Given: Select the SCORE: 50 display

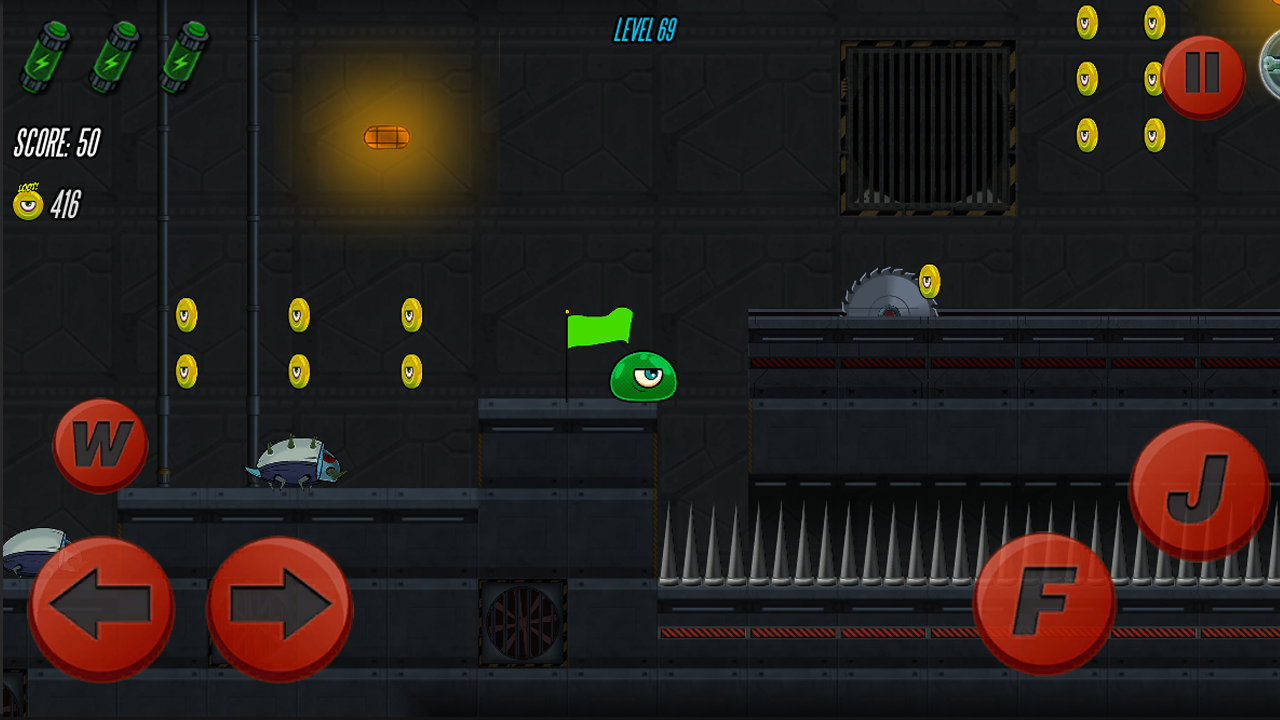Looking at the screenshot, I should point(55,142).
